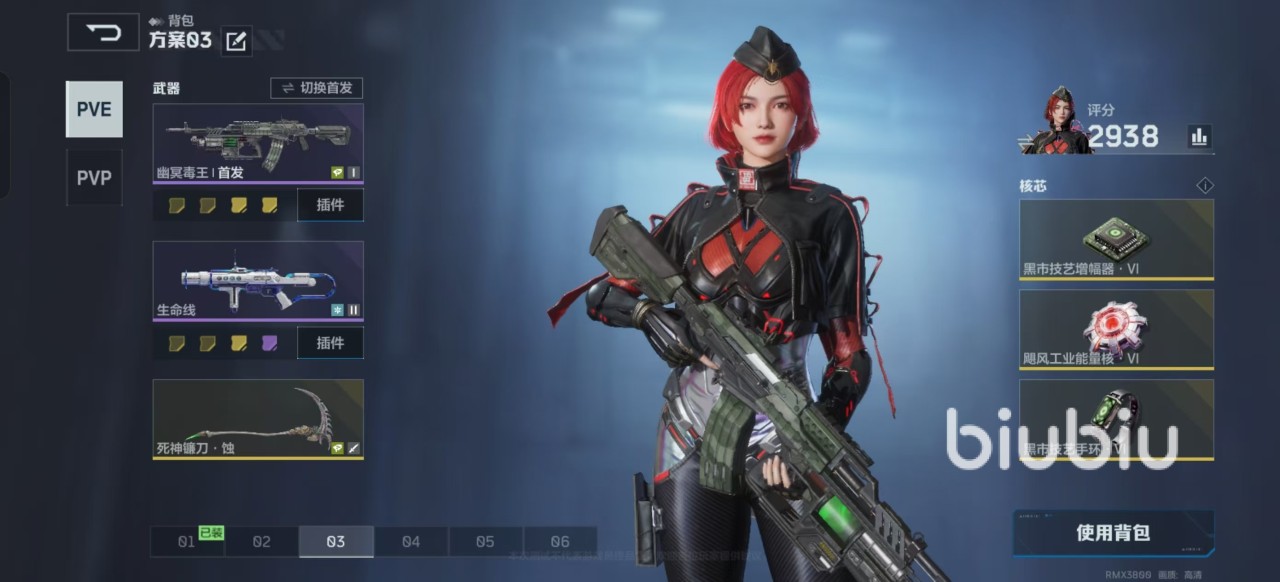Switch to loadout tab 06
Image resolution: width=1280 pixels, height=582 pixels.
(x=560, y=542)
